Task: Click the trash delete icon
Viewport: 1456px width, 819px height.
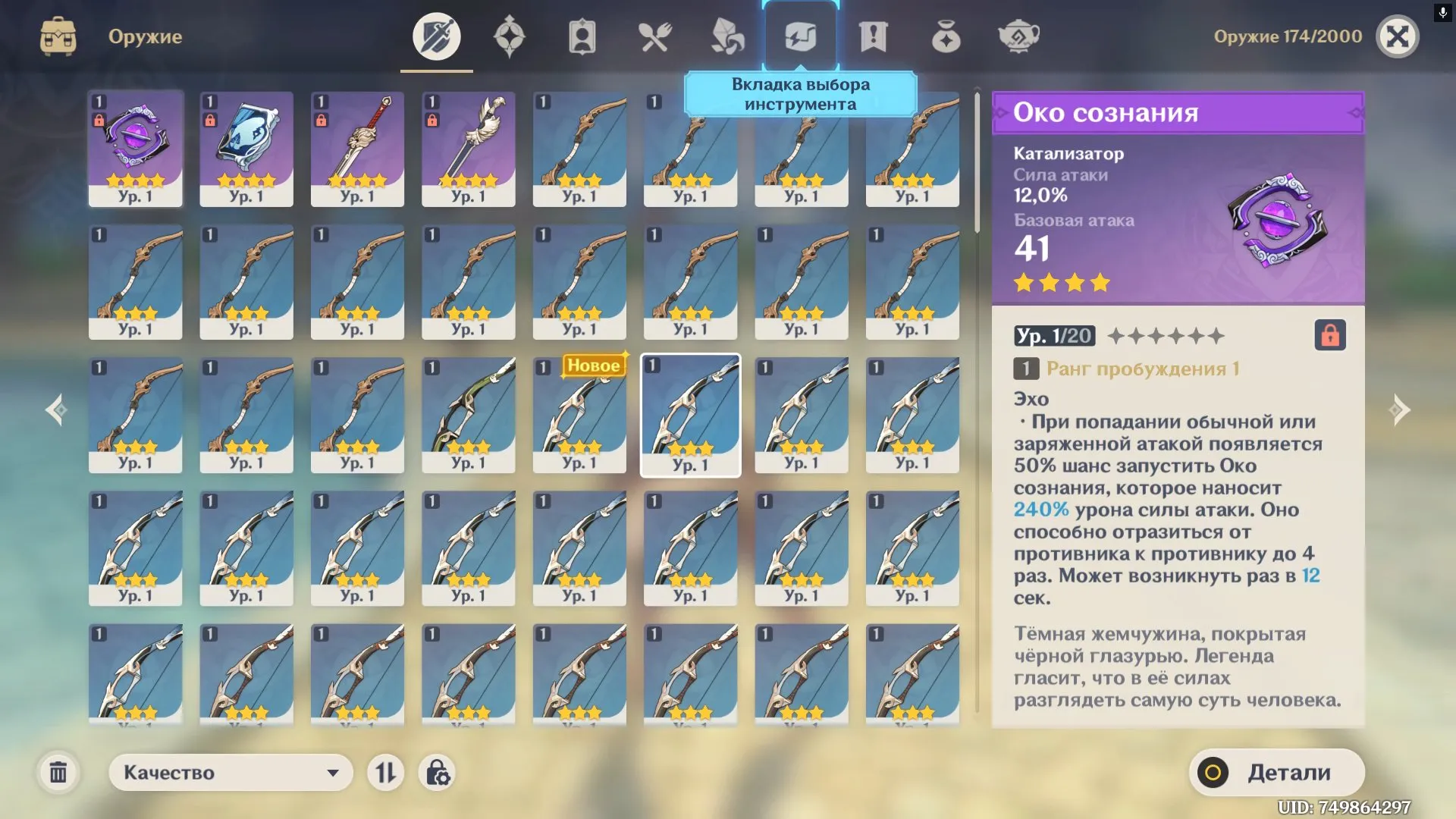Action: tap(59, 772)
